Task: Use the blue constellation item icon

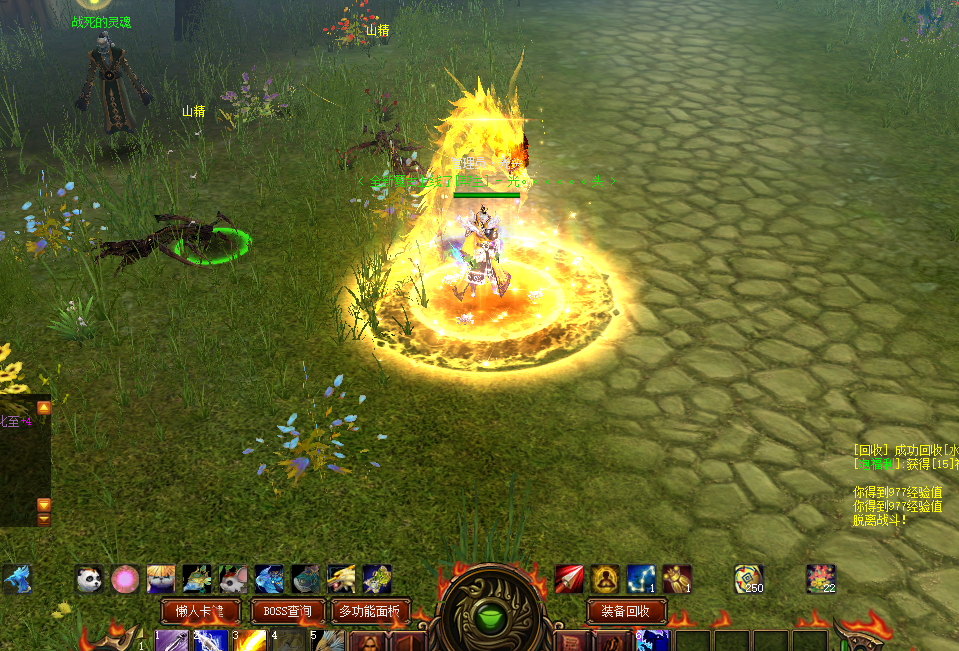Action: pos(640,579)
